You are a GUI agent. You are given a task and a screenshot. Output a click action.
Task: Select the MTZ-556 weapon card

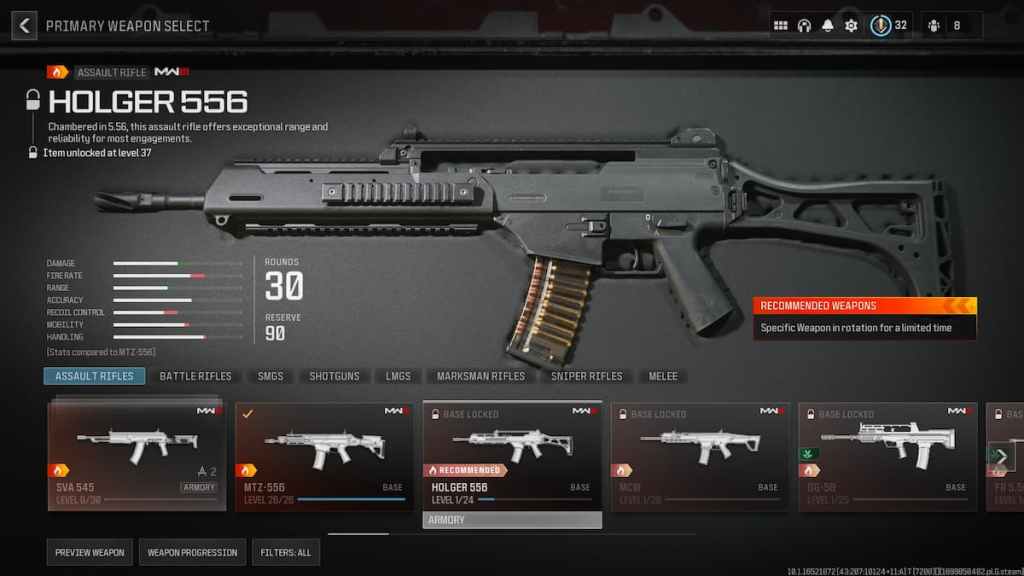[x=324, y=455]
